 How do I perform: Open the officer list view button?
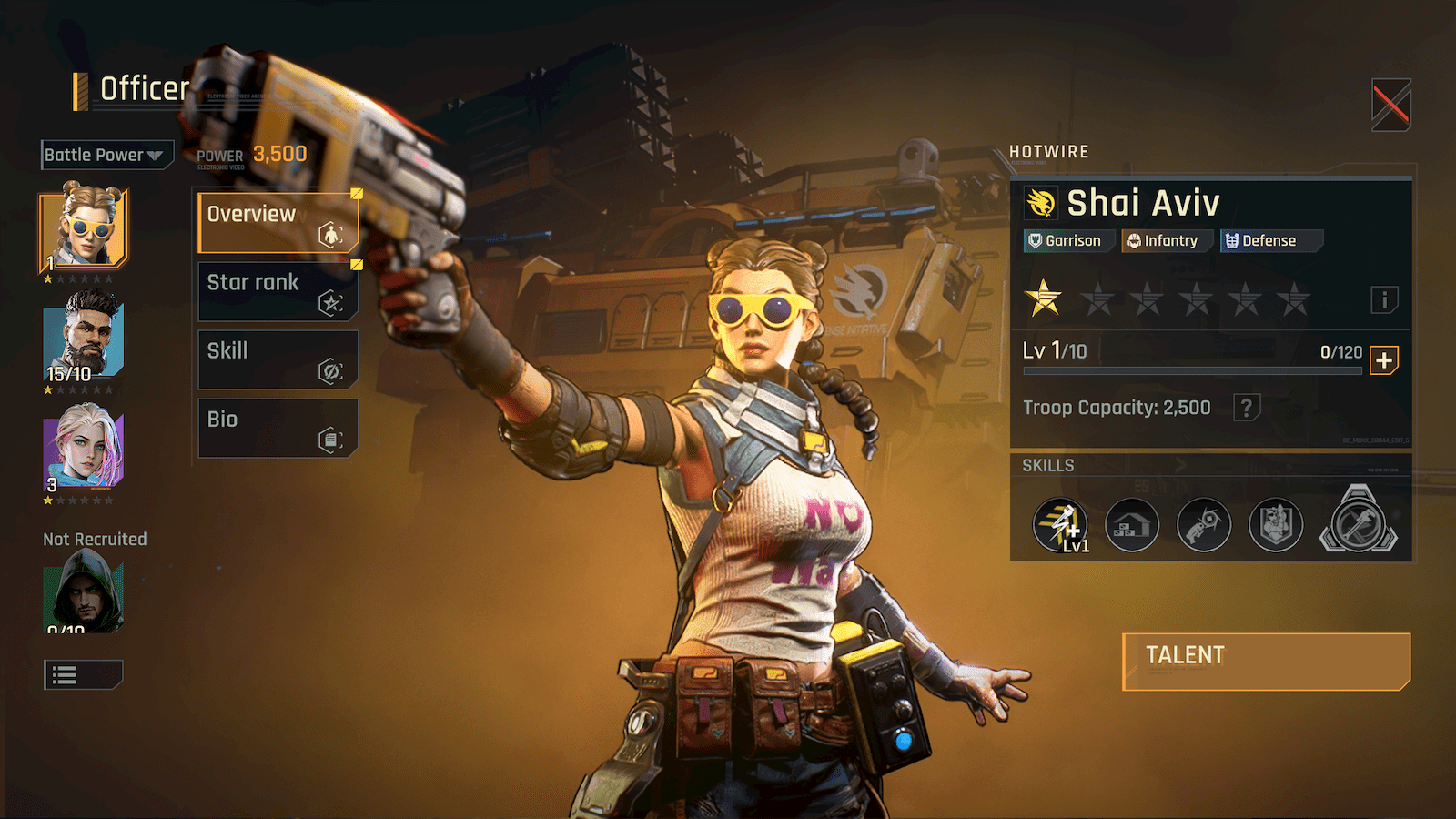click(x=83, y=675)
